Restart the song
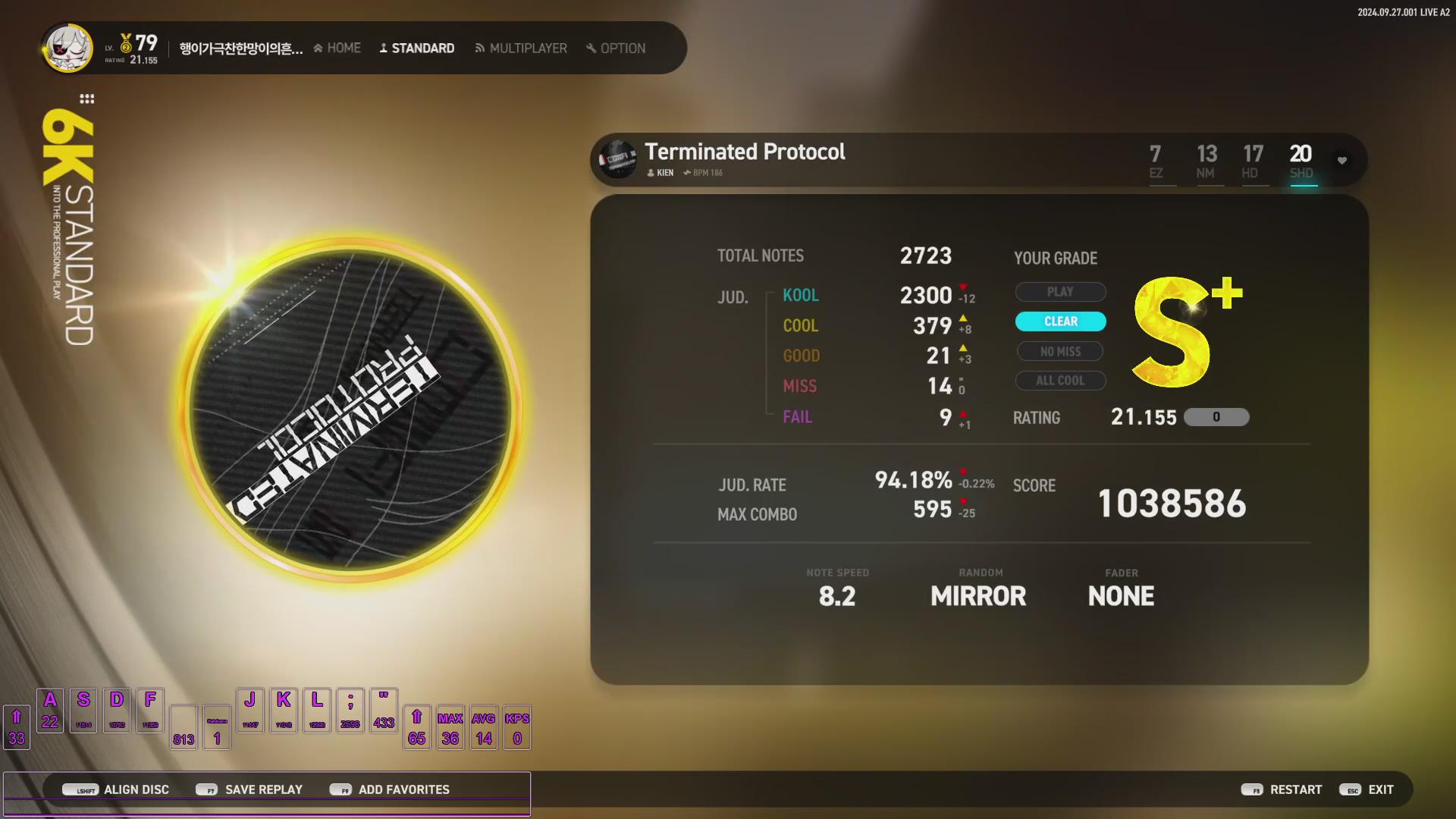1456x819 pixels. (1282, 789)
